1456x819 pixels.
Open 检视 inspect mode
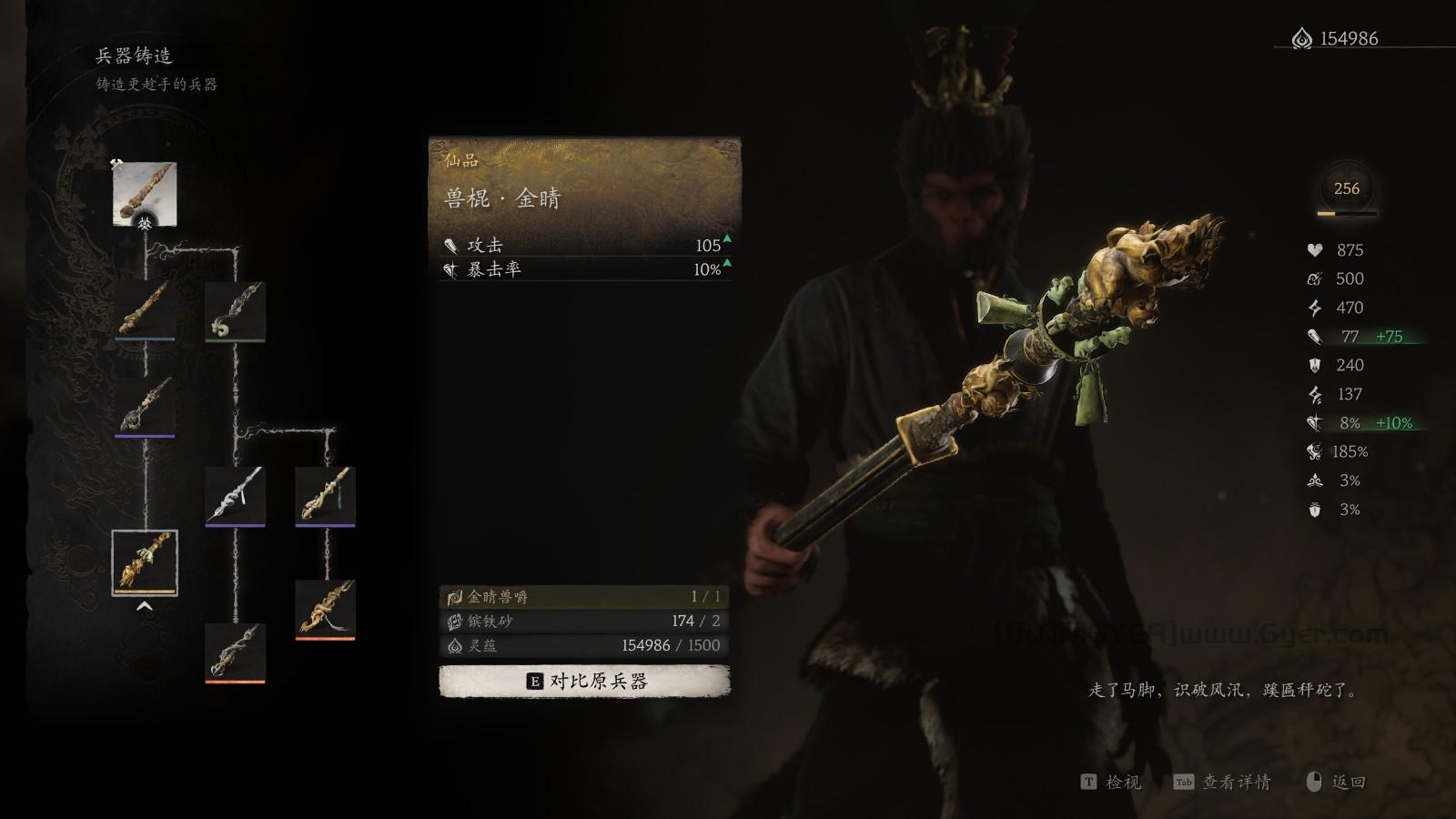point(1117,783)
